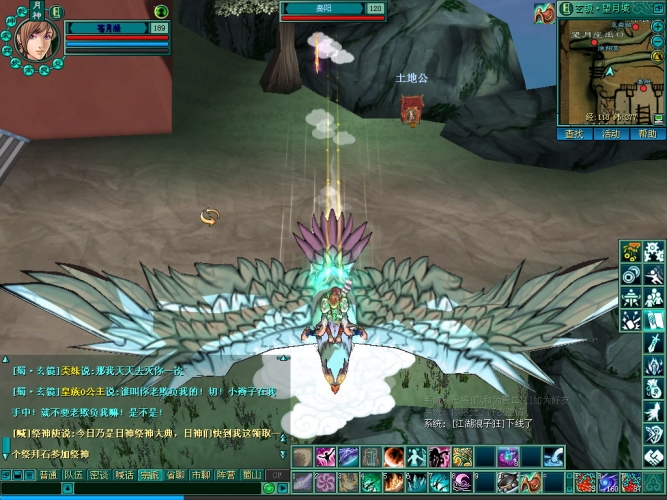Open the 活动 (events) button

click(x=610, y=133)
